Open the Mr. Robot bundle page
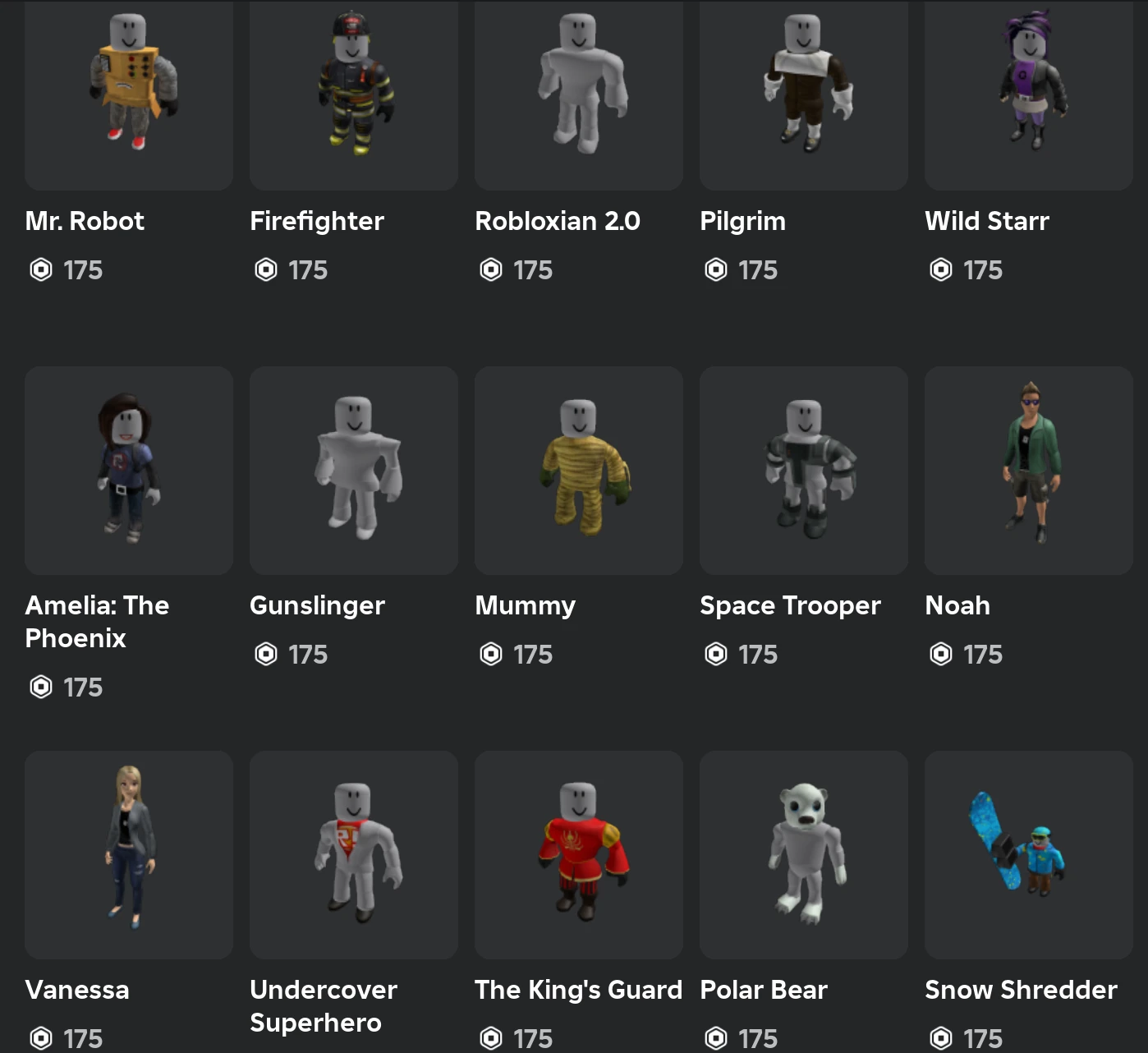This screenshot has width=1148, height=1053. click(x=85, y=220)
